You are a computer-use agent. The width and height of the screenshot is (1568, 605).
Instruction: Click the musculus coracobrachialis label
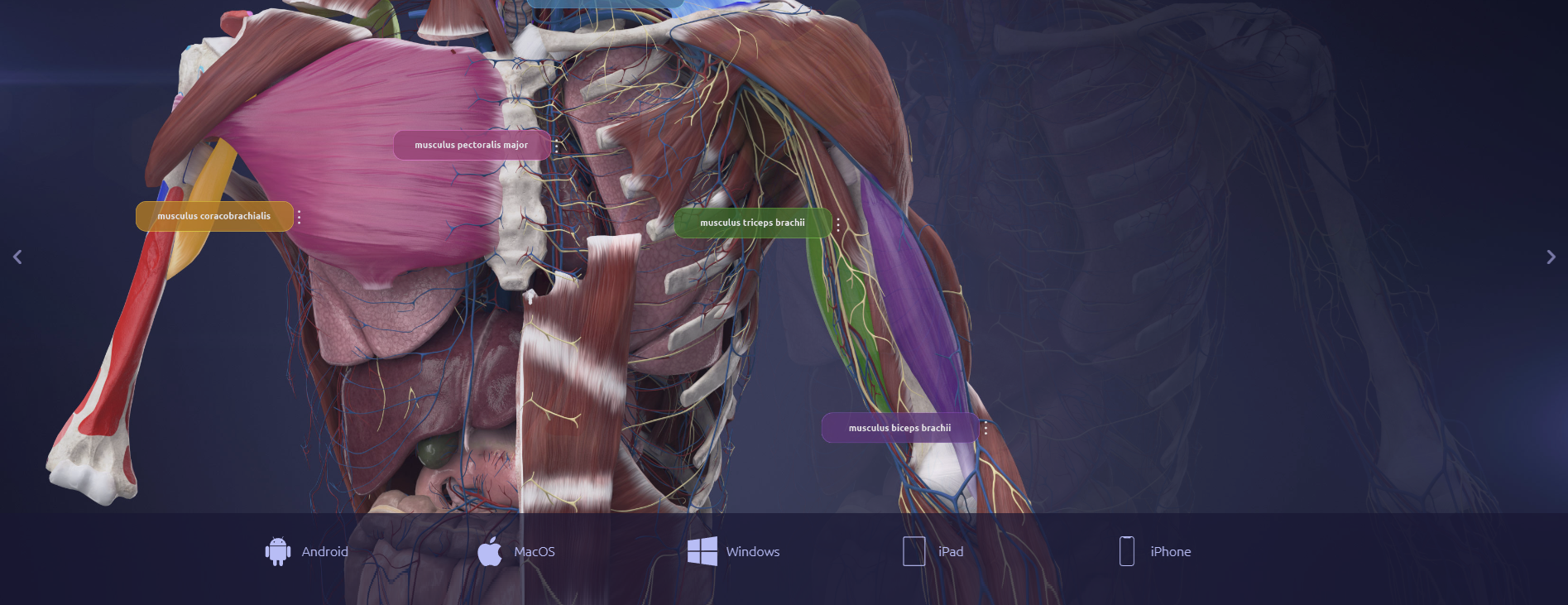point(213,216)
